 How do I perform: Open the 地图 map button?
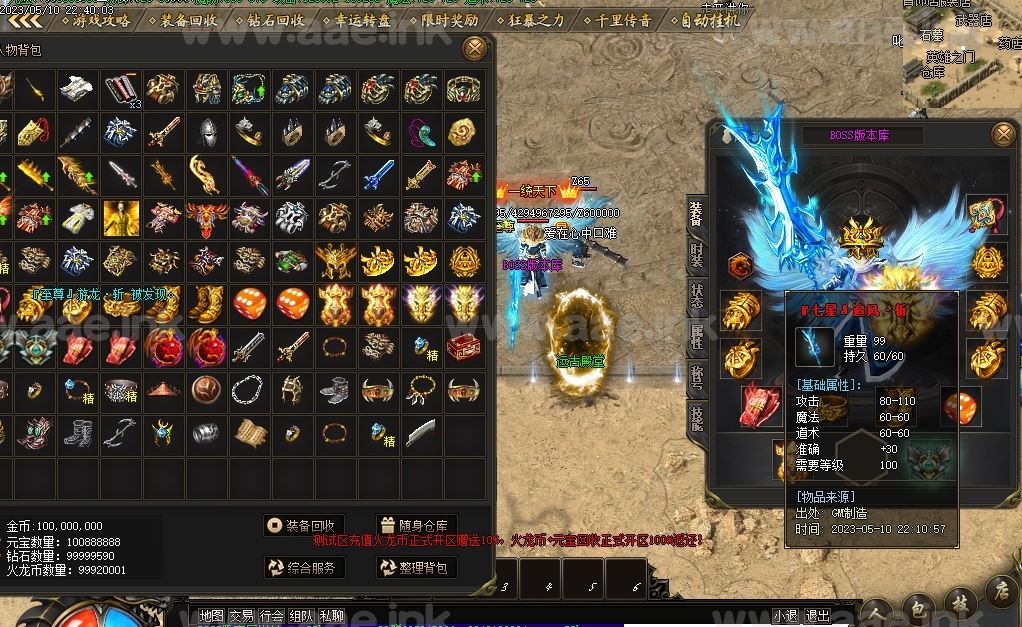coord(211,616)
